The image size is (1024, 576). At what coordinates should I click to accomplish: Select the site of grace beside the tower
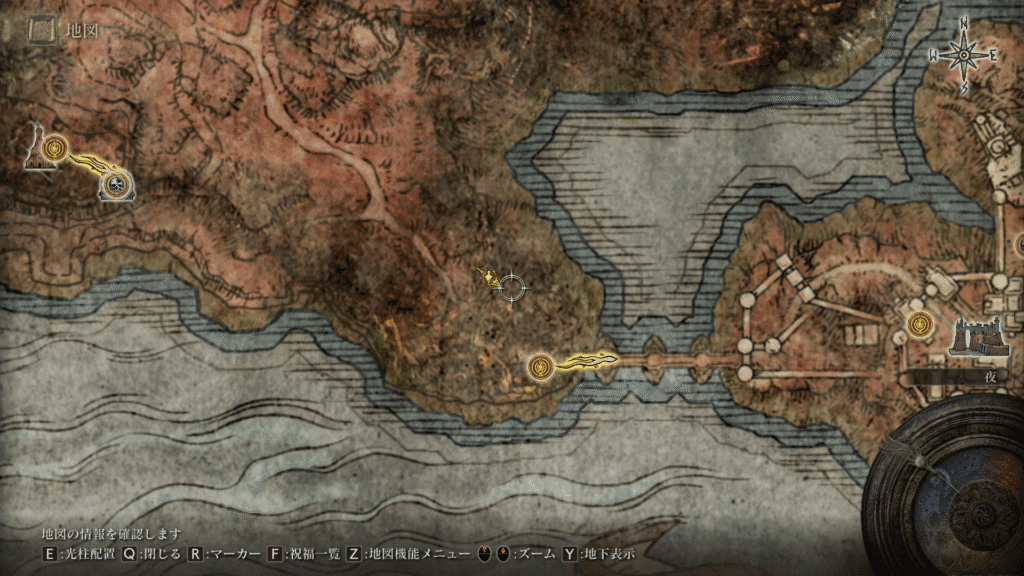tap(55, 148)
